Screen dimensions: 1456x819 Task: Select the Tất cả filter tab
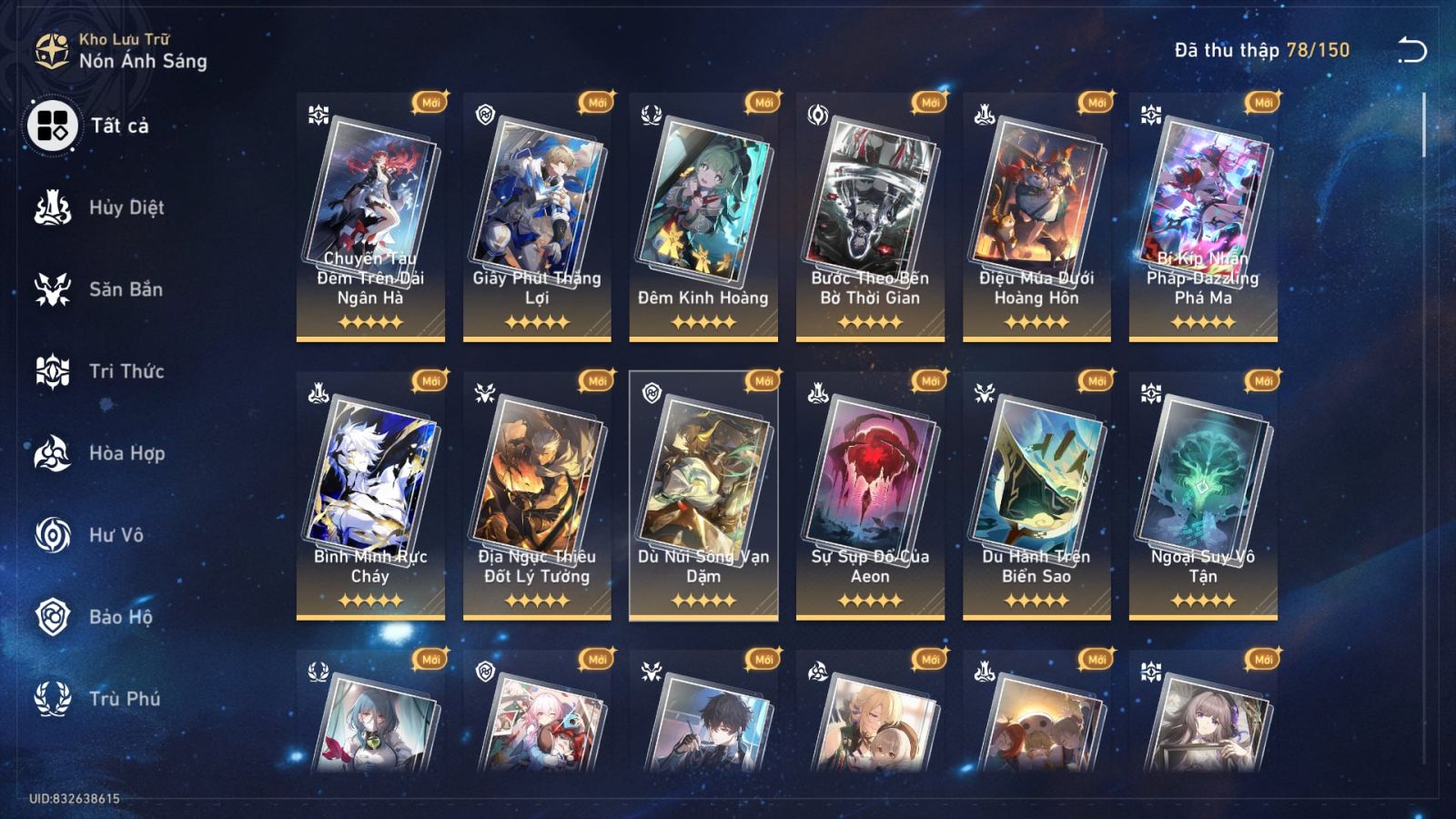[53, 125]
